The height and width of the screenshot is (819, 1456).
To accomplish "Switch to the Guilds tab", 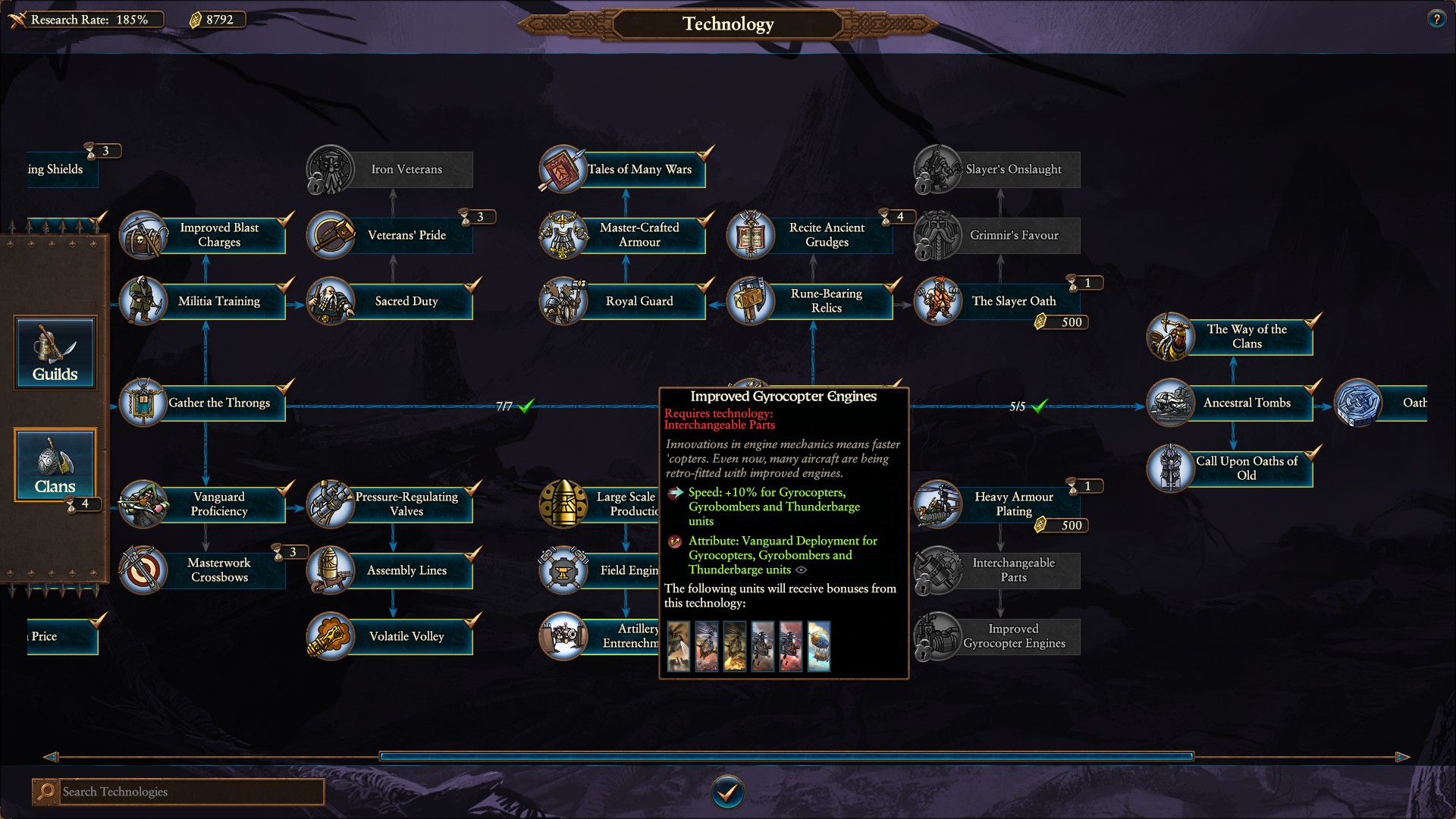I will tap(55, 353).
